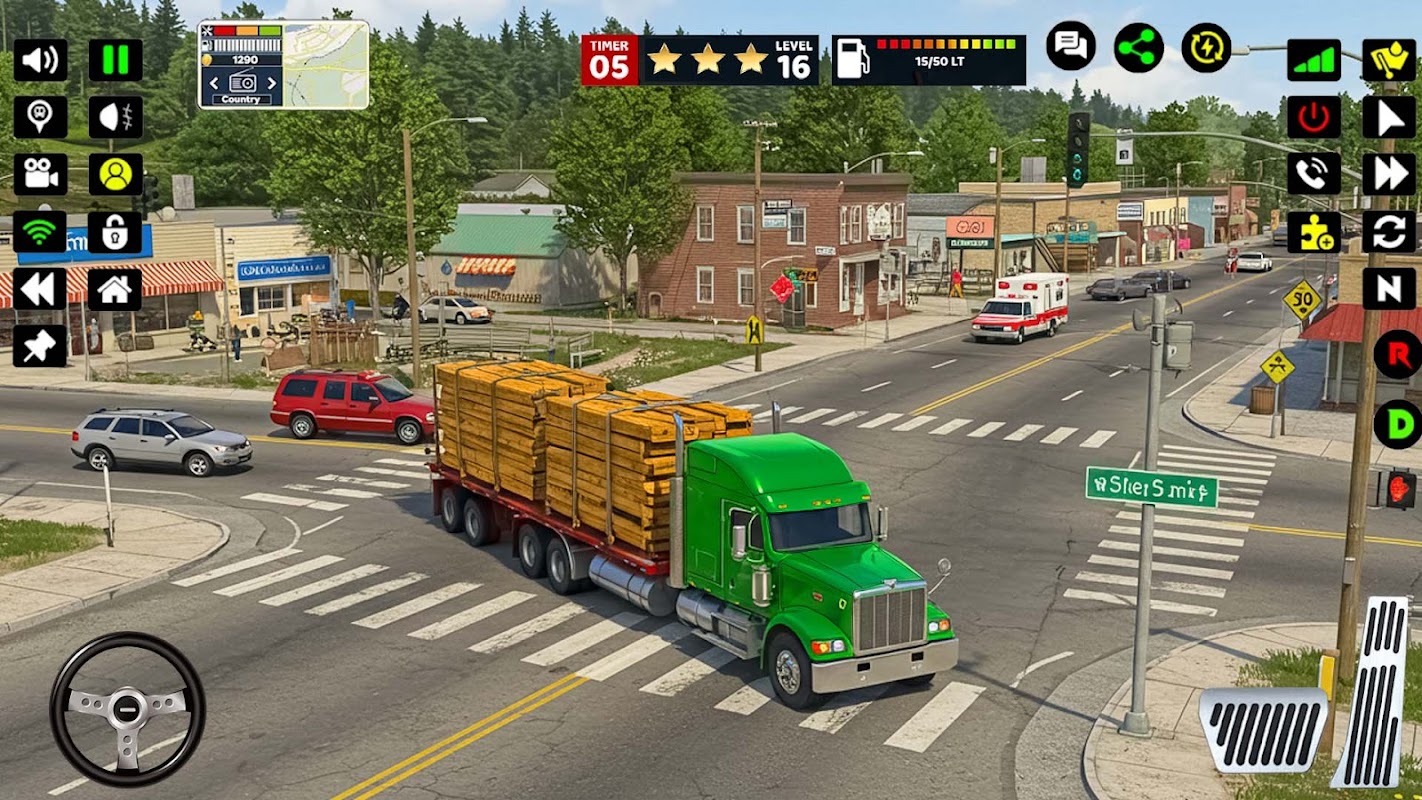Viewport: 1422px width, 800px height.
Task: Open the yellow driver profile icon
Action: [115, 174]
